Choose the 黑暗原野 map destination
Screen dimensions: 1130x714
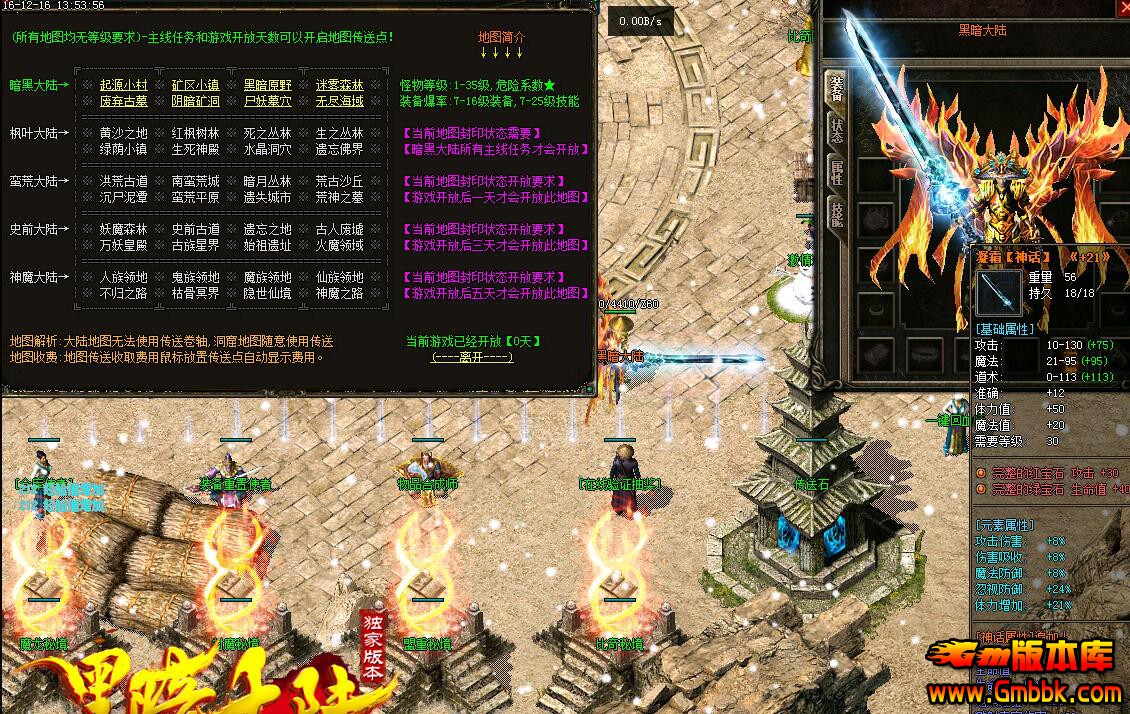tap(267, 85)
